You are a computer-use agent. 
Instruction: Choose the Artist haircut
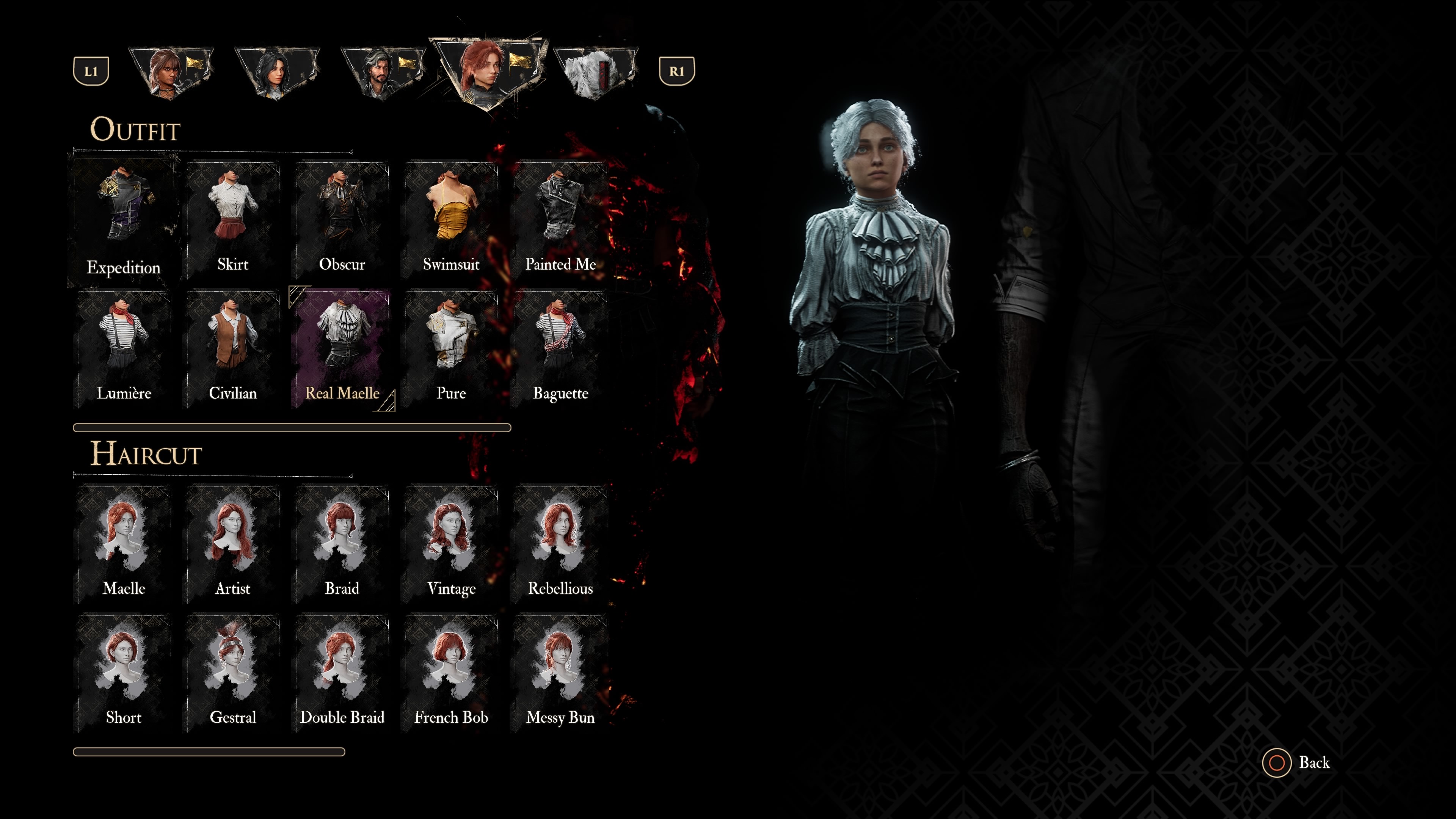[x=233, y=543]
